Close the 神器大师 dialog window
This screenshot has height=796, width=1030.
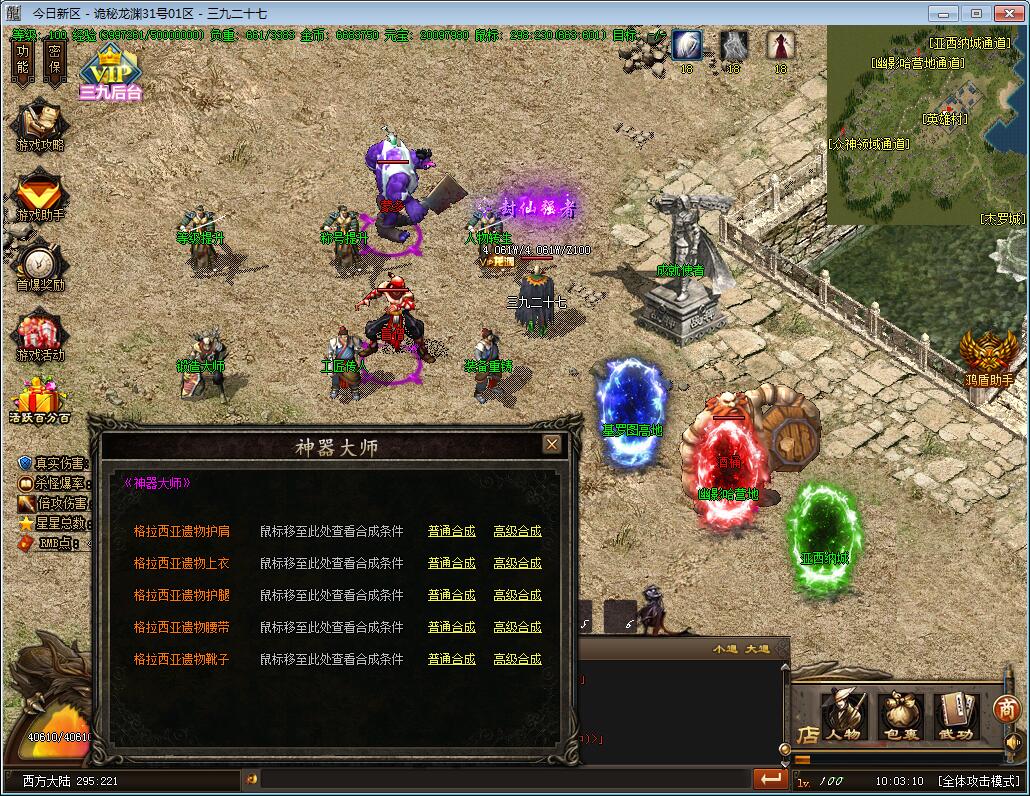point(551,444)
